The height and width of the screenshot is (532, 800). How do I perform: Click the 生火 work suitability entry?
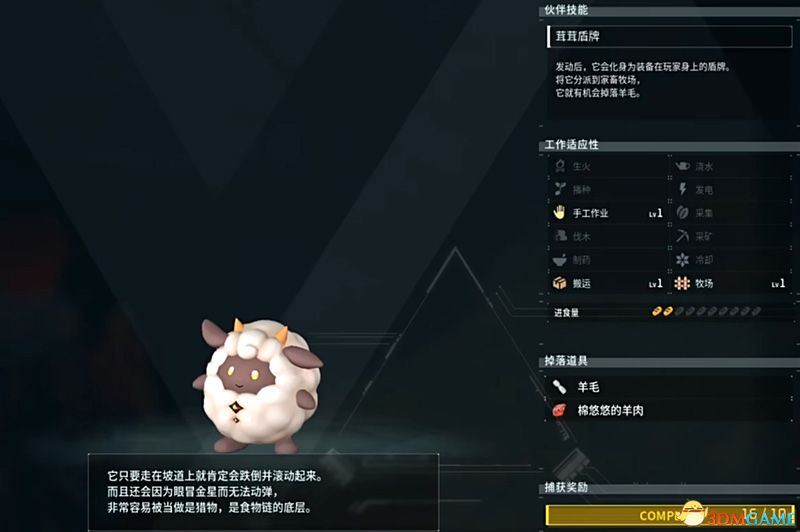pos(606,166)
